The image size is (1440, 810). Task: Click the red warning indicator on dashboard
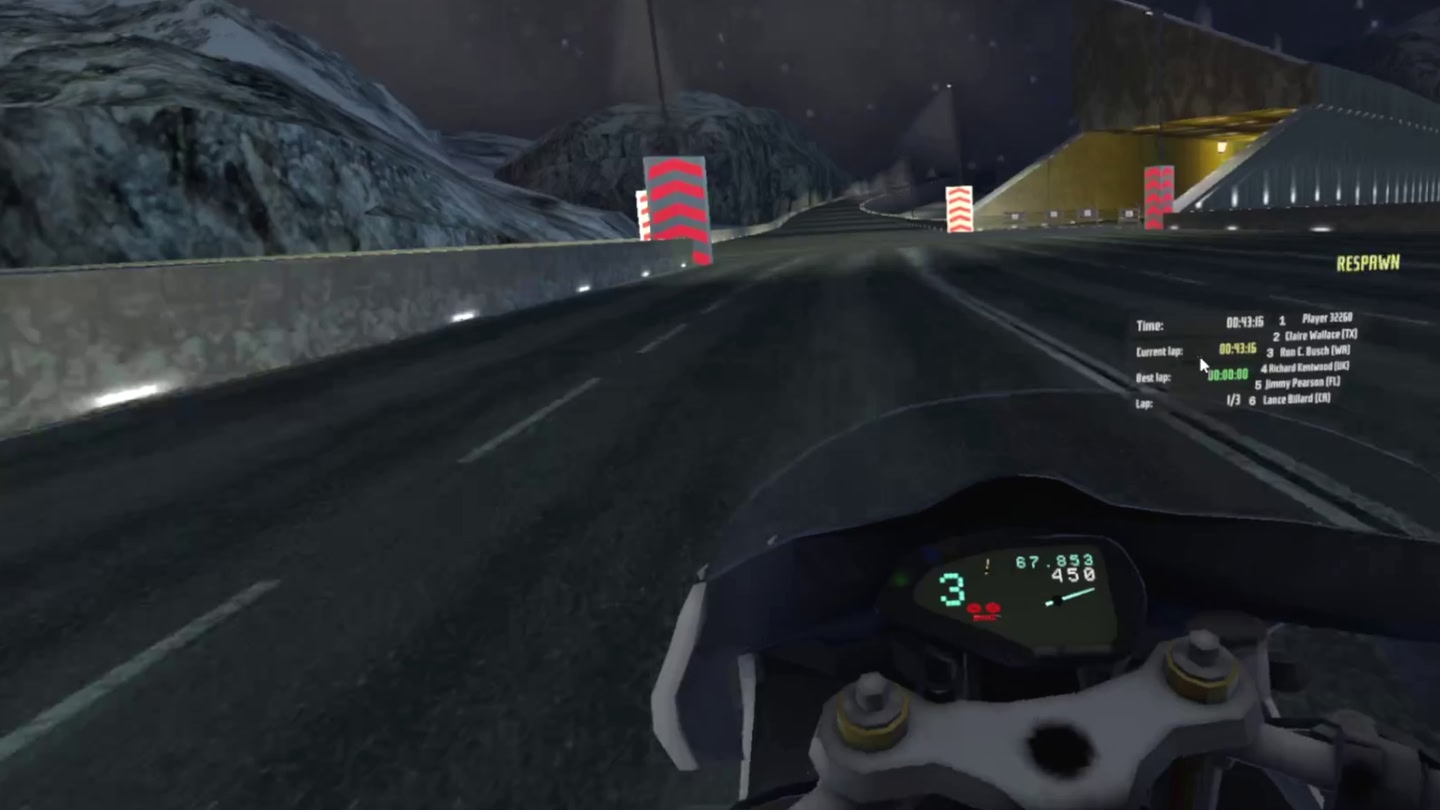[984, 611]
